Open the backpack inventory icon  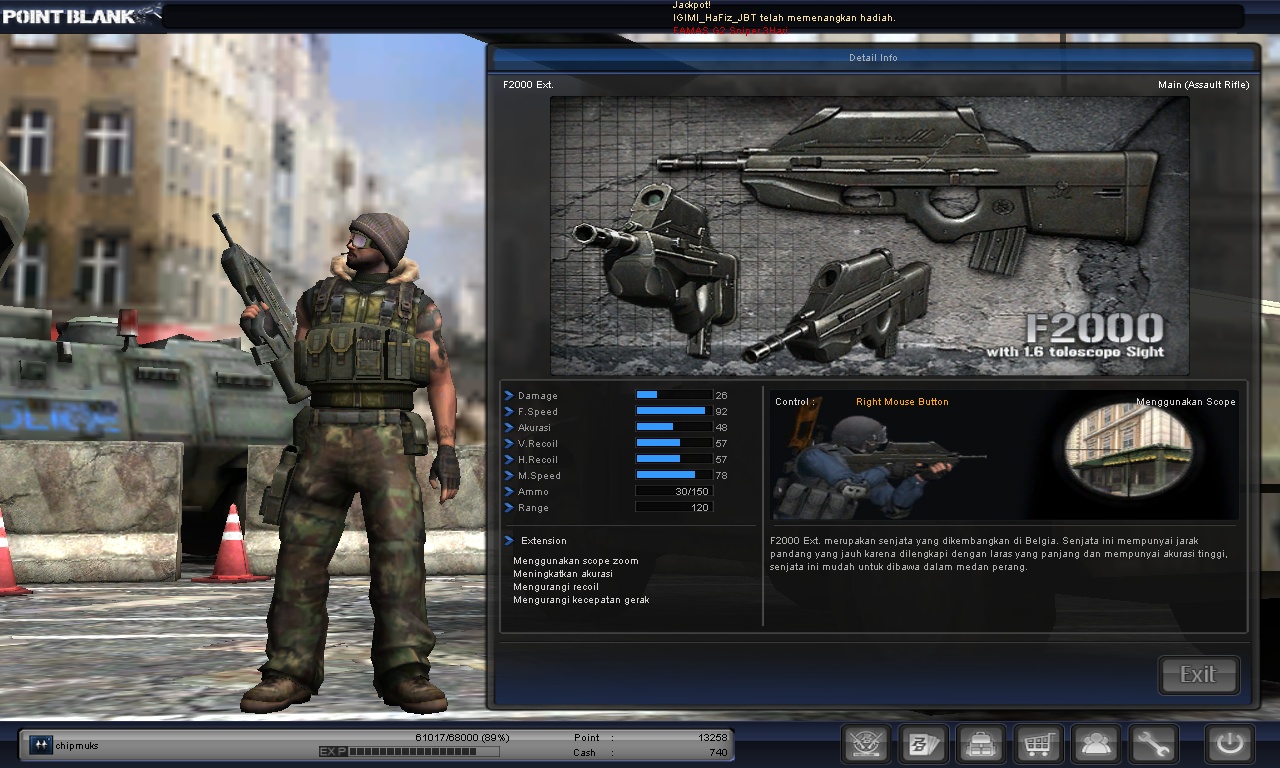click(980, 743)
